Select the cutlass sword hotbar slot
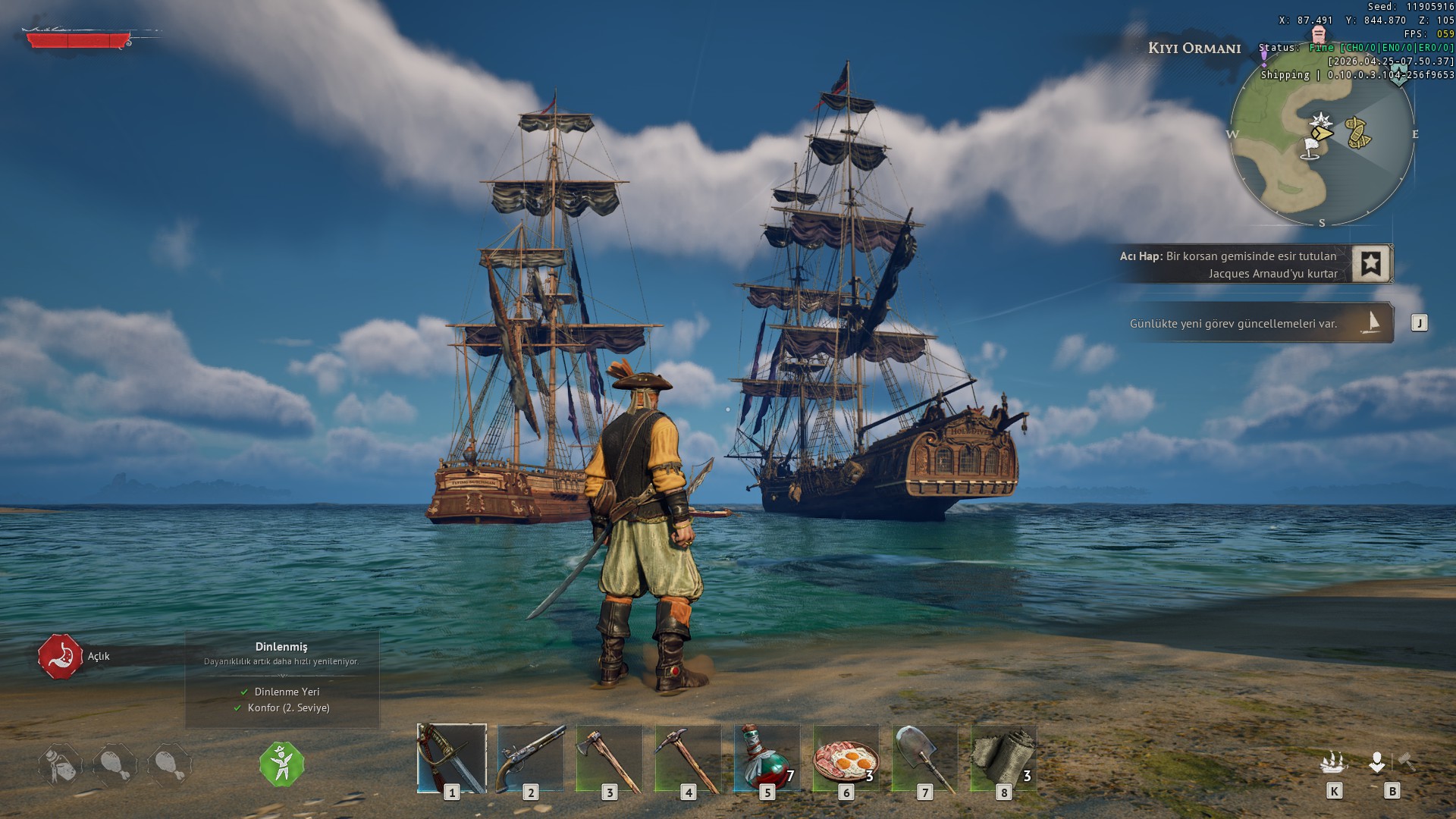Viewport: 1456px width, 819px height. pos(452,758)
